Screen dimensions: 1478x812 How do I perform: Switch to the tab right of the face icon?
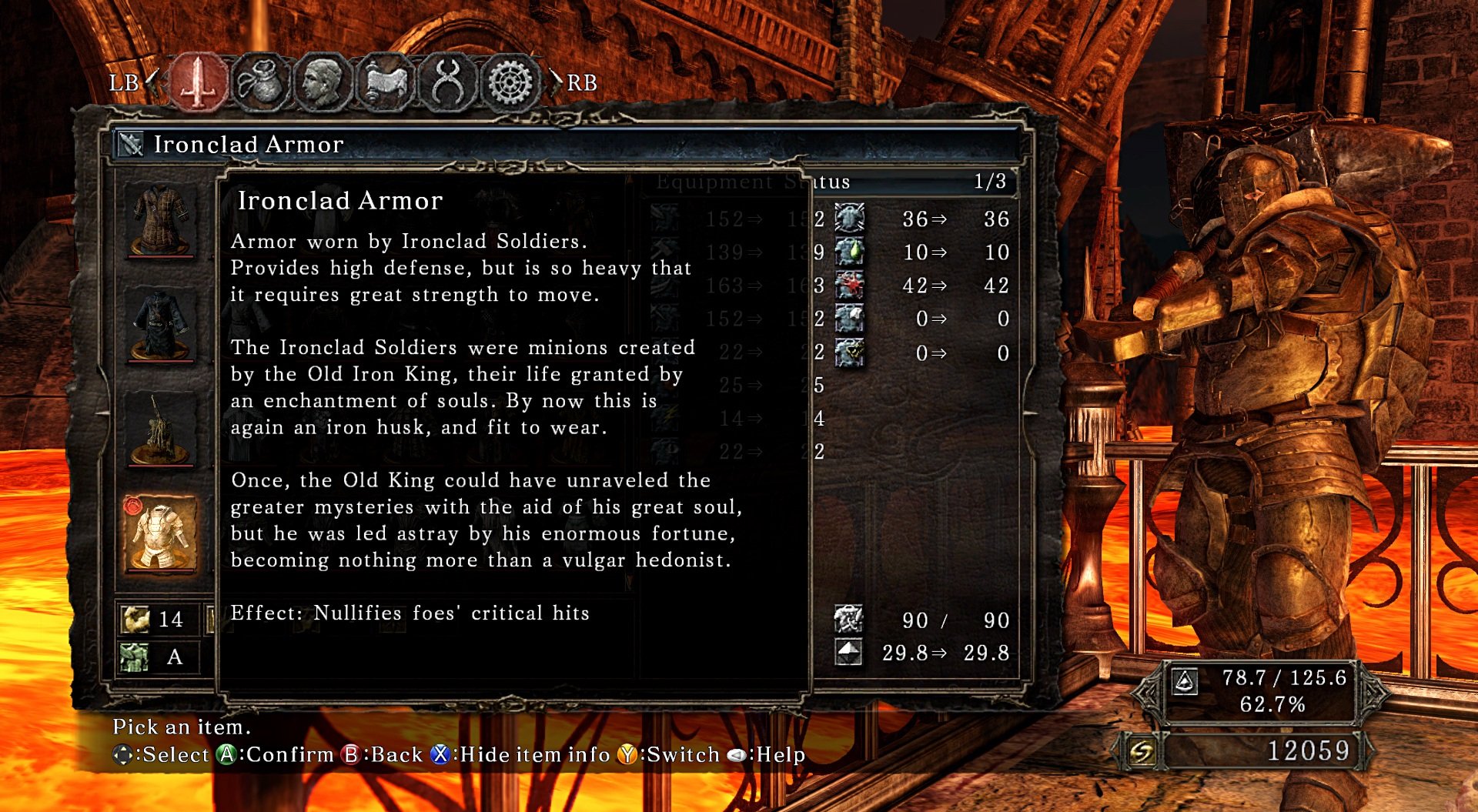pyautogui.click(x=386, y=82)
